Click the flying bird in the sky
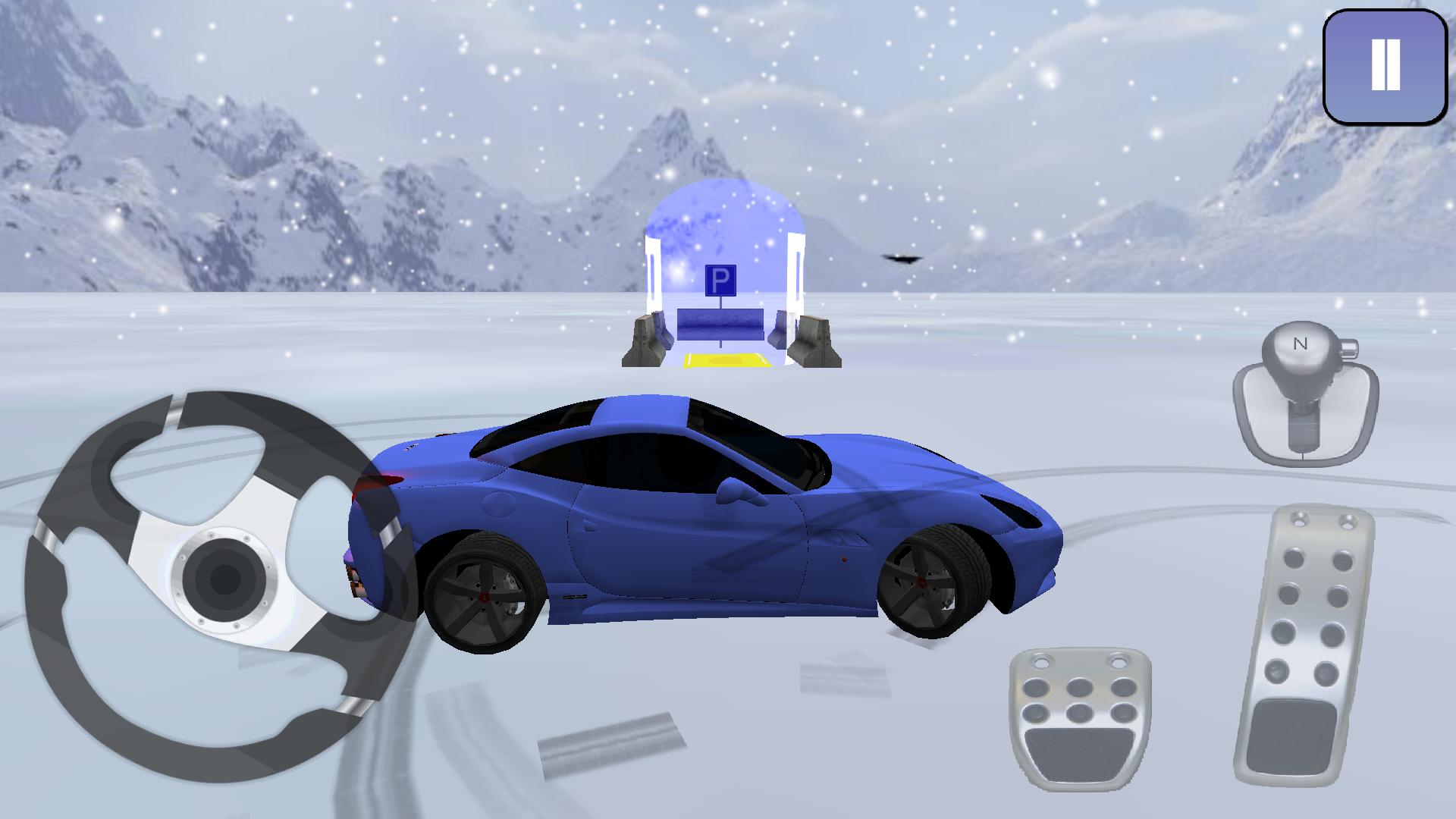 click(x=901, y=258)
